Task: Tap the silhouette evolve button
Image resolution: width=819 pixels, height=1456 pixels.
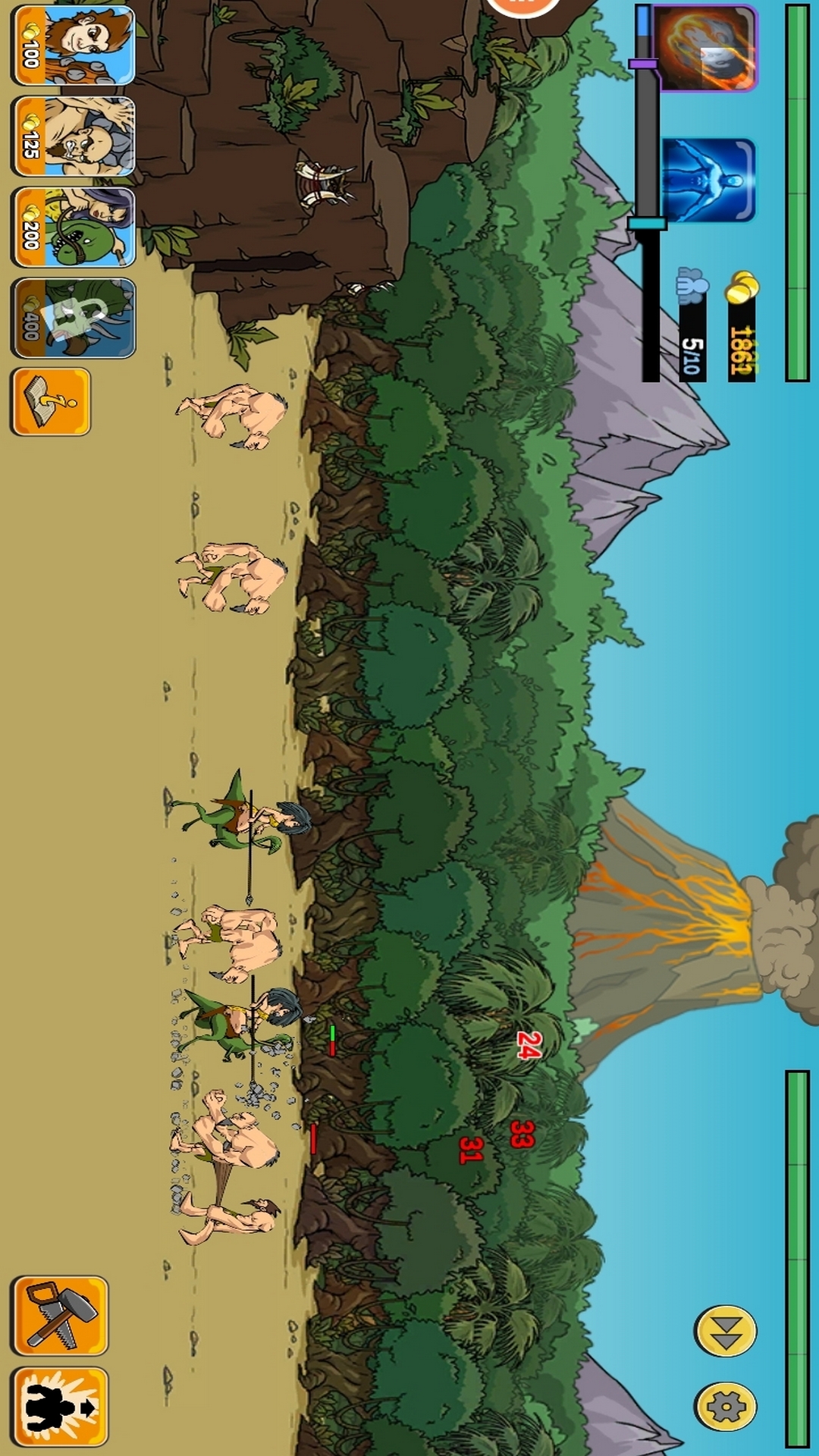Action: click(x=59, y=1407)
